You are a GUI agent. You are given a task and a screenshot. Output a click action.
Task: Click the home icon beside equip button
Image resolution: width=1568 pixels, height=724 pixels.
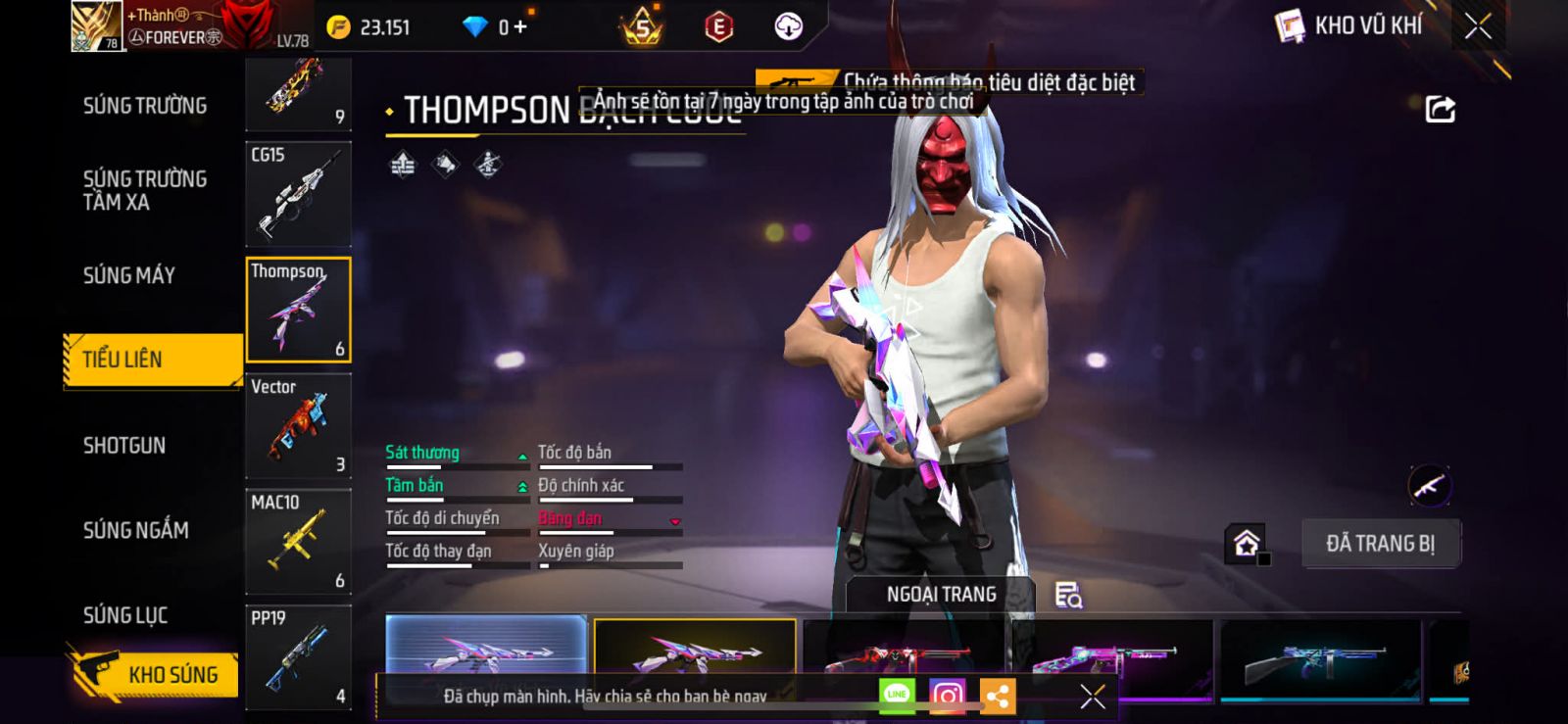[x=1247, y=543]
